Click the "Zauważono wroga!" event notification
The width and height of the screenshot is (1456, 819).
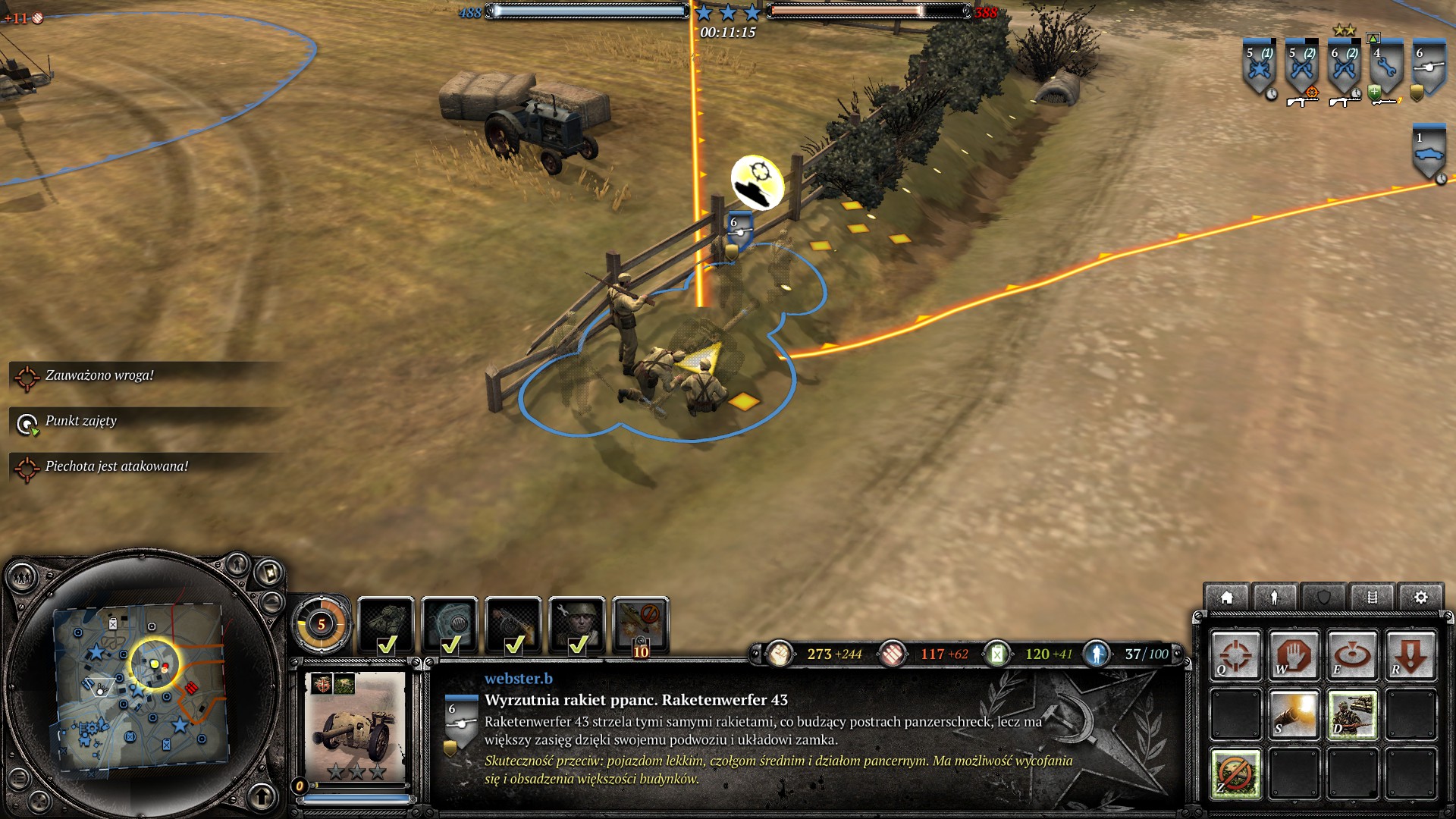tap(99, 376)
